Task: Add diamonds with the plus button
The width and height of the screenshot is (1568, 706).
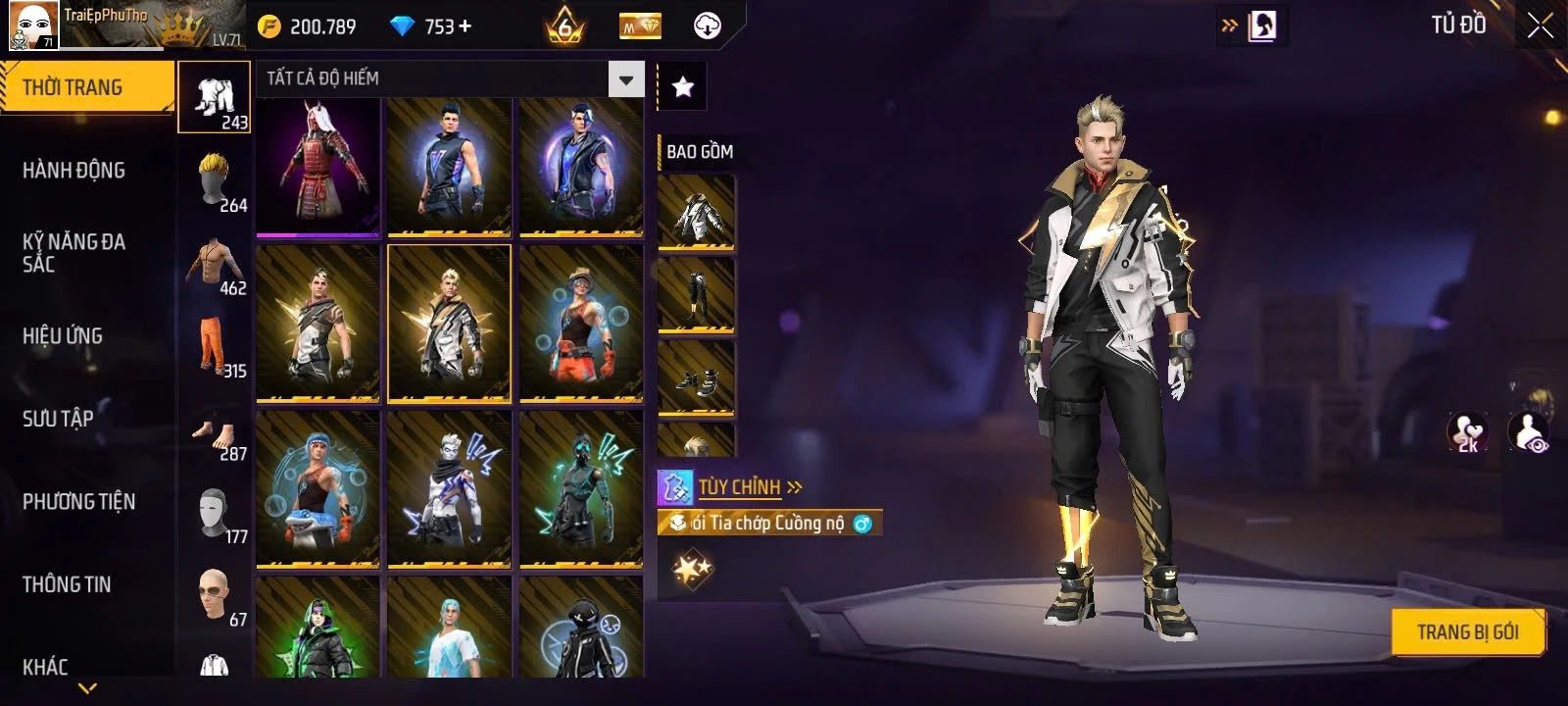Action: [x=465, y=26]
